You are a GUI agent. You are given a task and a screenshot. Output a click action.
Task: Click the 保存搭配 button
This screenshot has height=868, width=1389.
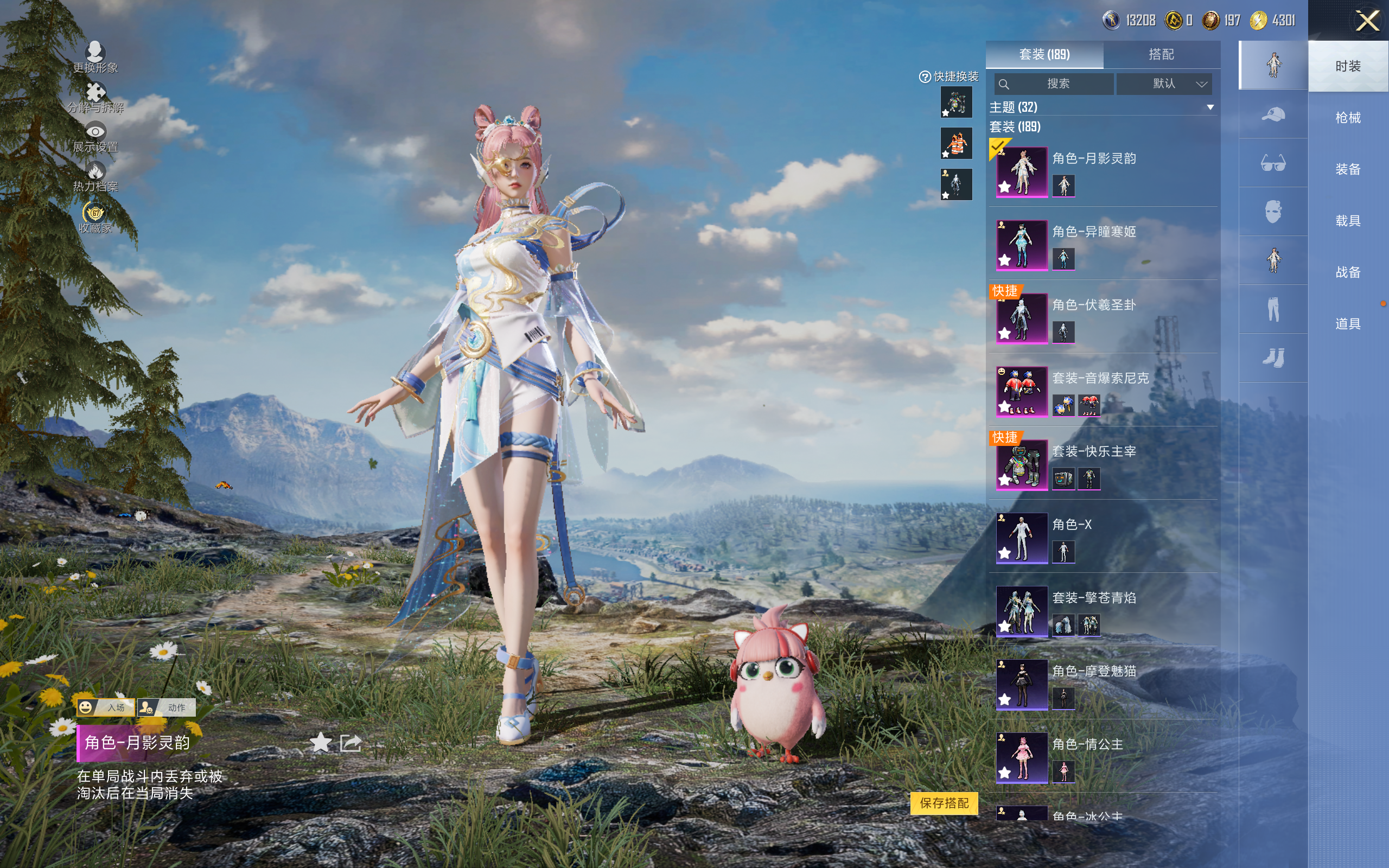pyautogui.click(x=944, y=802)
